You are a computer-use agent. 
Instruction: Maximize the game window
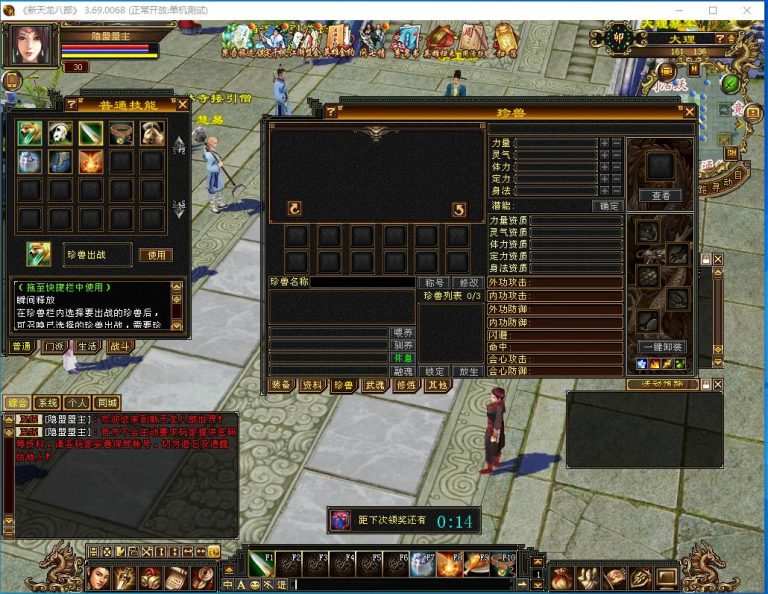tap(712, 10)
